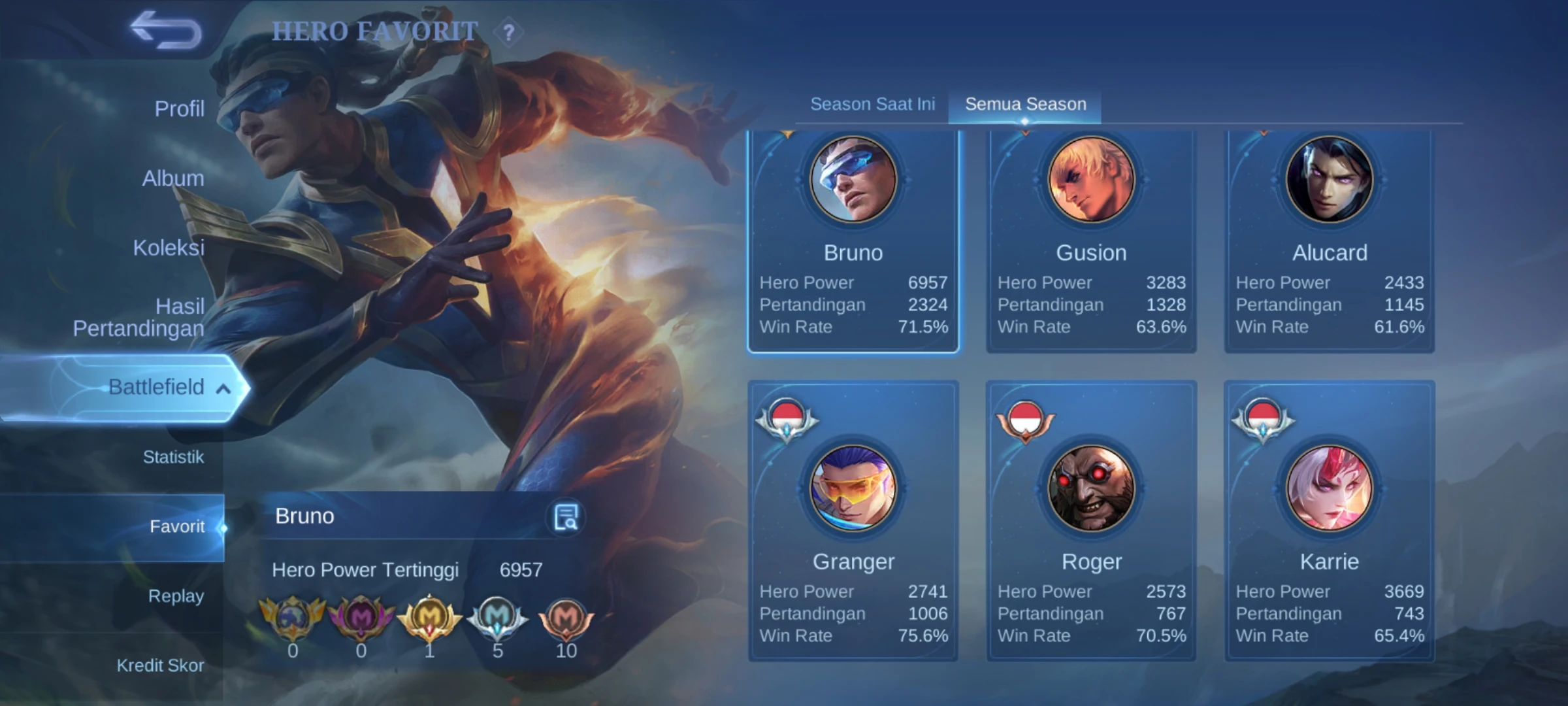The image size is (1568, 706).
Task: Select the Gusion hero card
Action: point(1091,242)
